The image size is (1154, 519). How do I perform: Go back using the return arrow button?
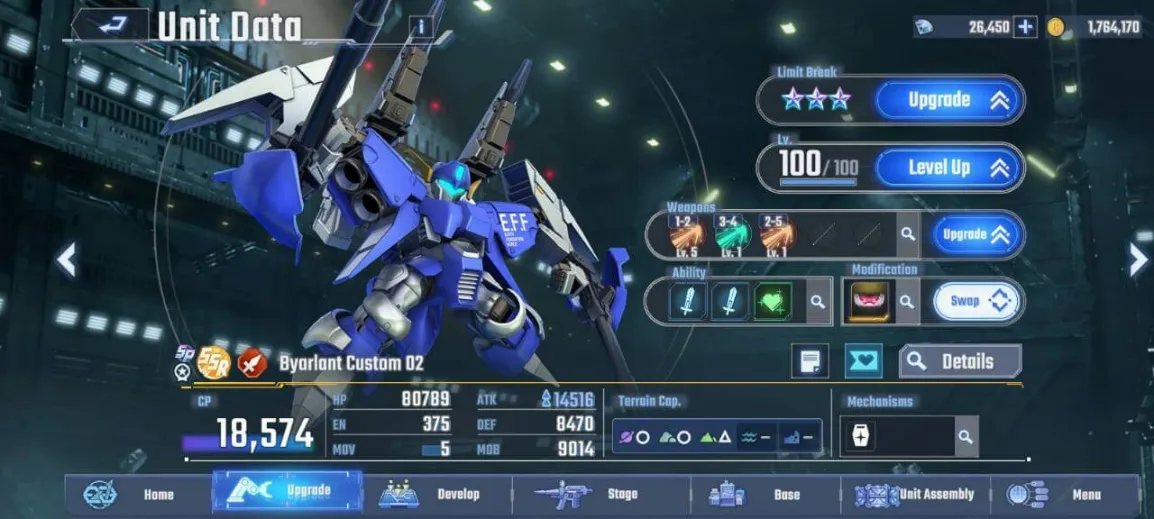pos(109,25)
